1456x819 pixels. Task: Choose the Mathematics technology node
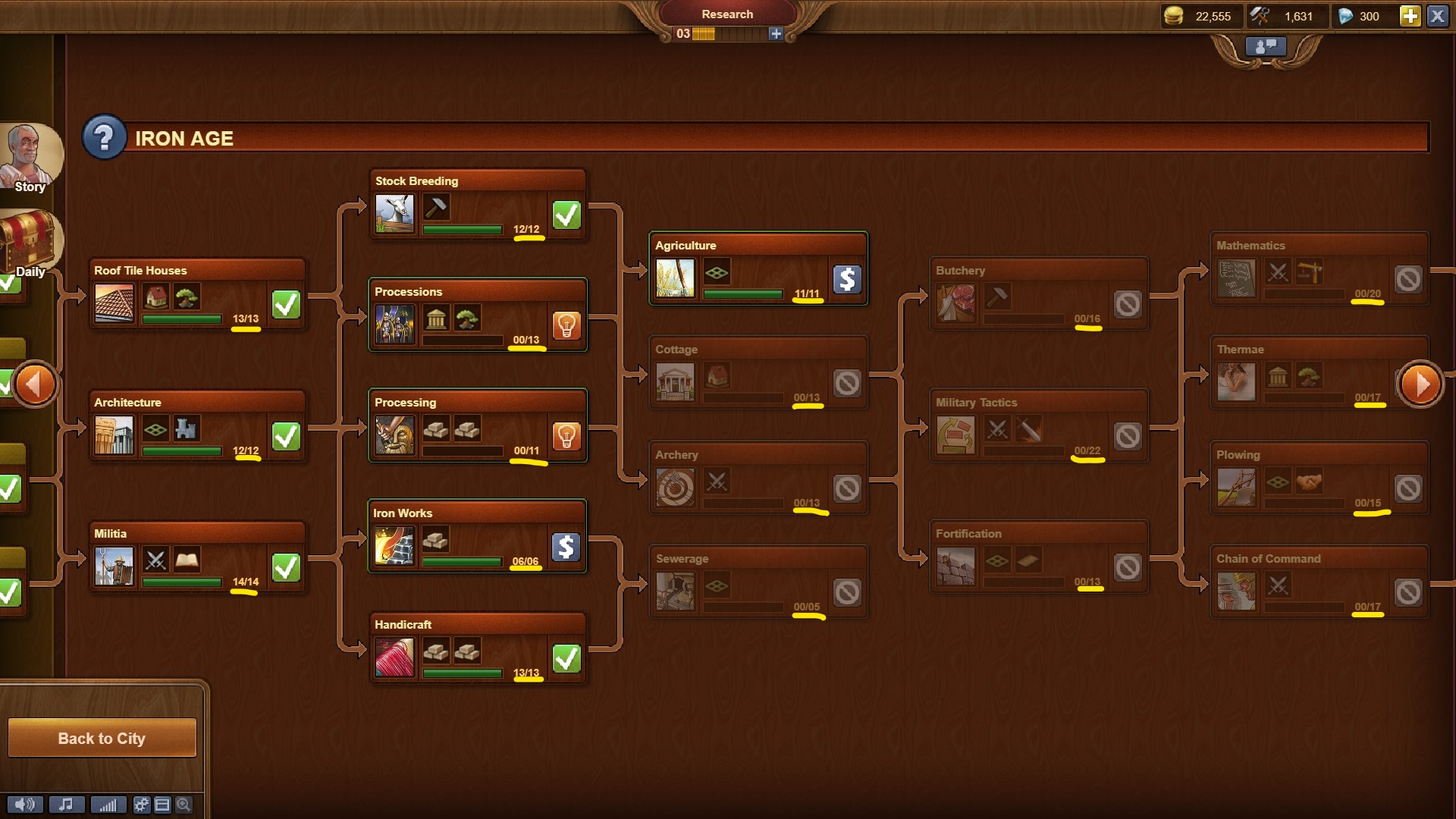pyautogui.click(x=1319, y=269)
